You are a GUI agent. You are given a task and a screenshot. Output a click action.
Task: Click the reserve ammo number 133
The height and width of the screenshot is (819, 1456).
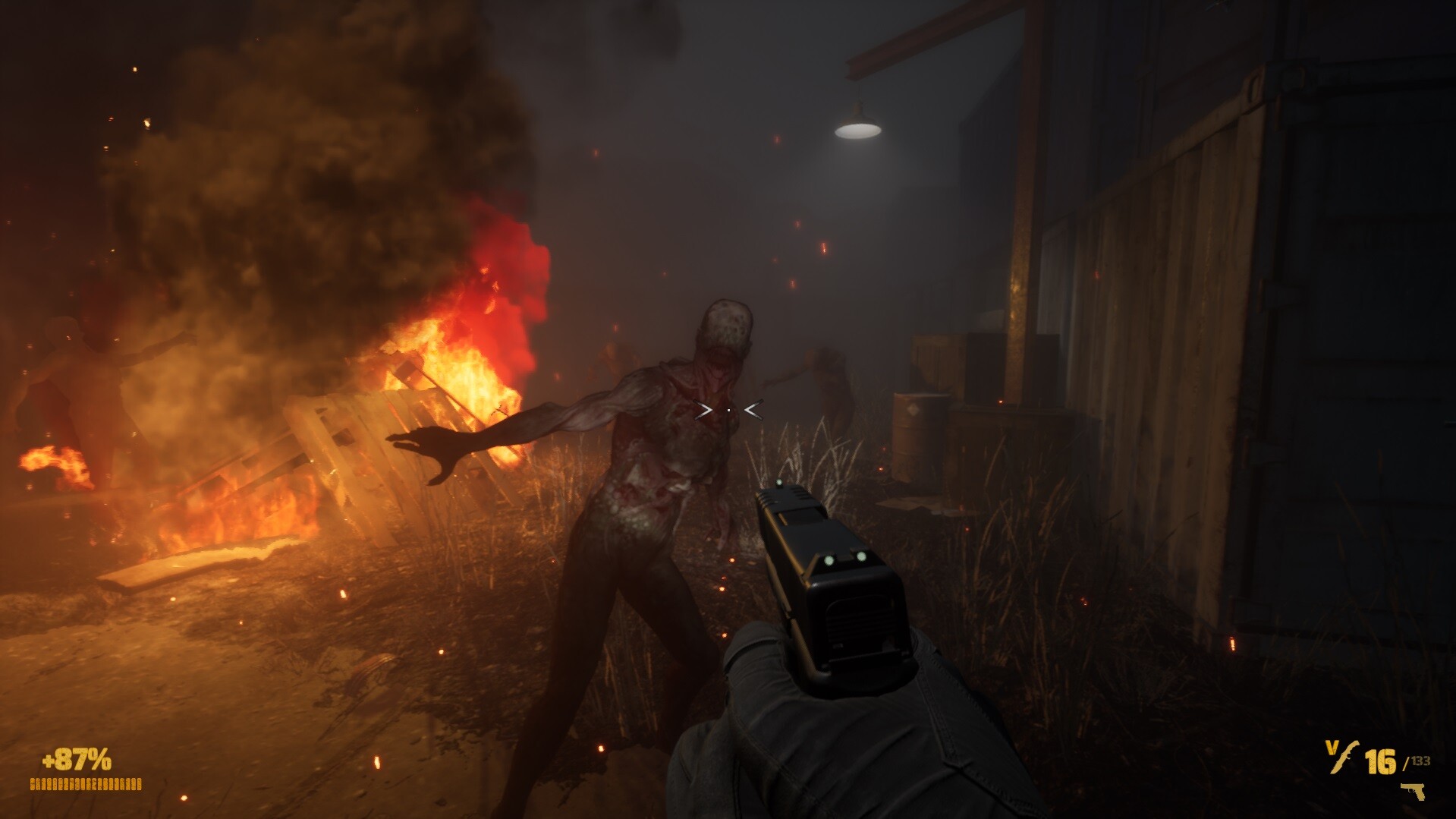1420,761
